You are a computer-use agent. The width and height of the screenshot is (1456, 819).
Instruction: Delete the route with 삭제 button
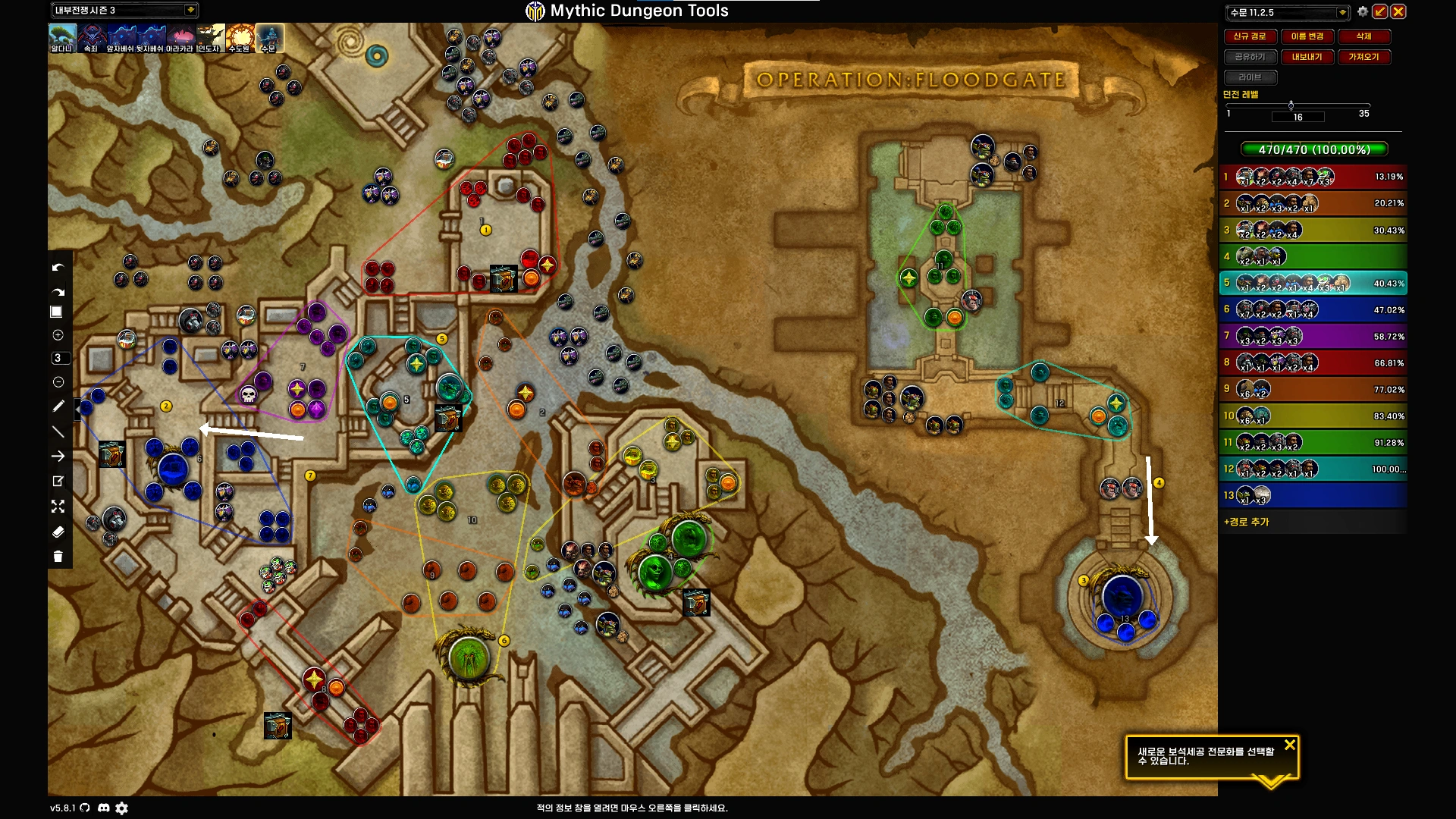click(1363, 36)
